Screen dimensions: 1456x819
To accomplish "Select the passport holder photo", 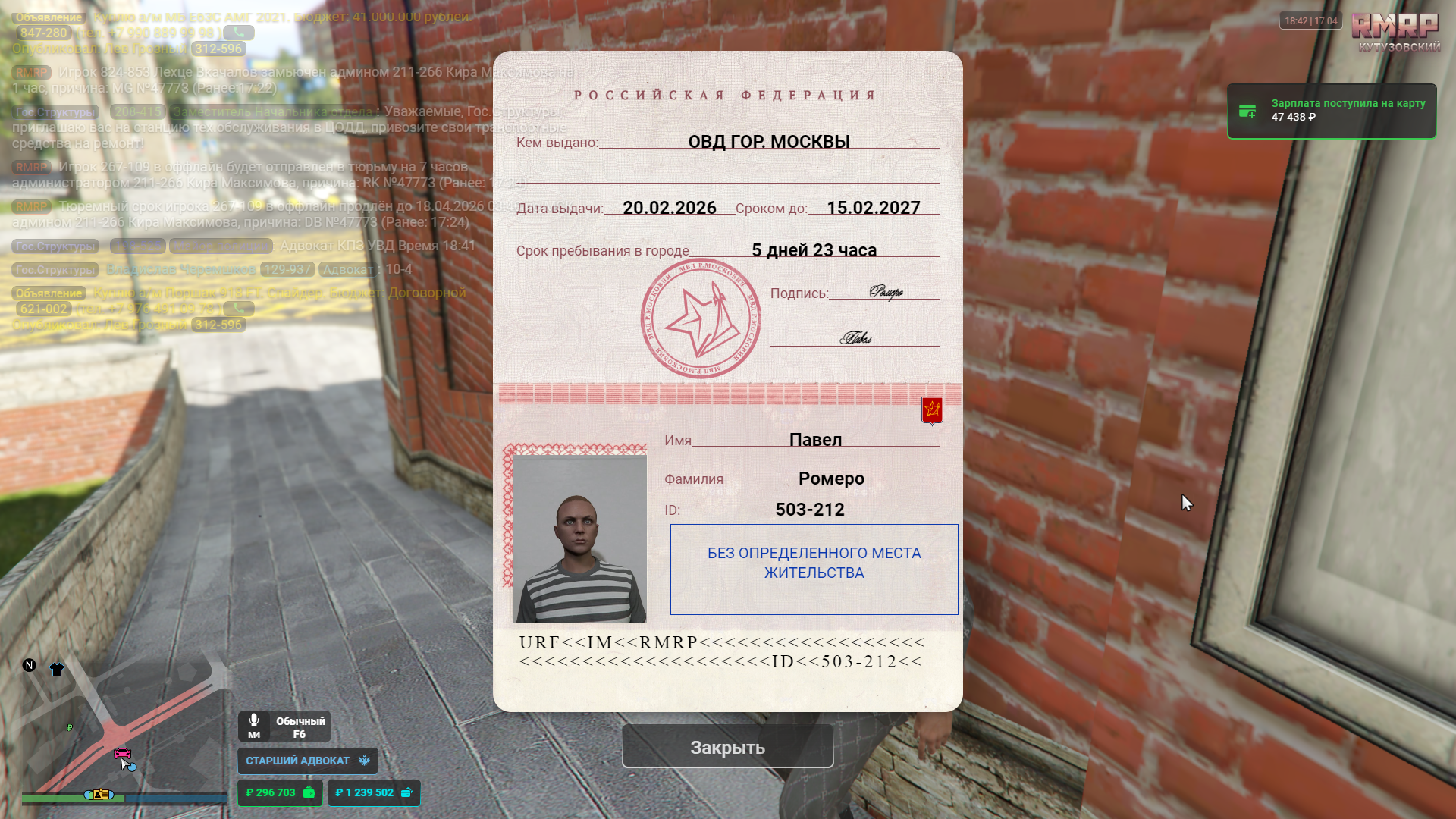I will point(580,538).
